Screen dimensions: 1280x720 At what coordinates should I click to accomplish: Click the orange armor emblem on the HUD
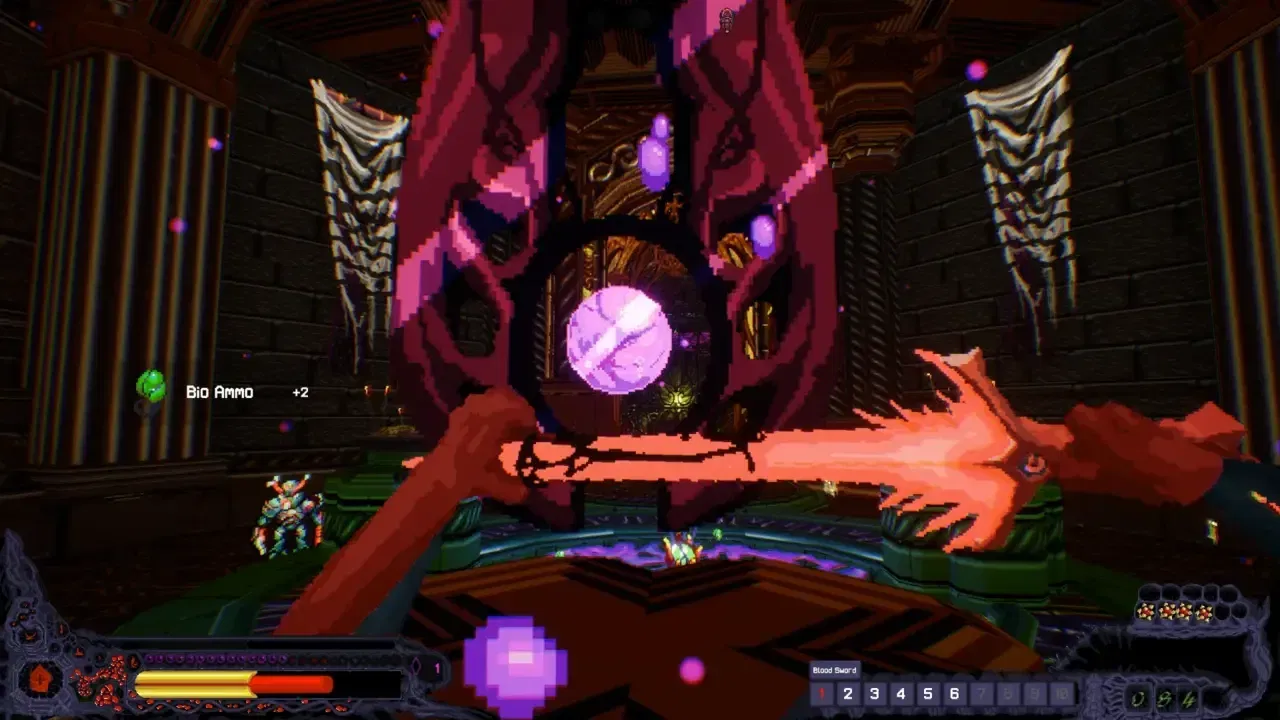tap(40, 680)
